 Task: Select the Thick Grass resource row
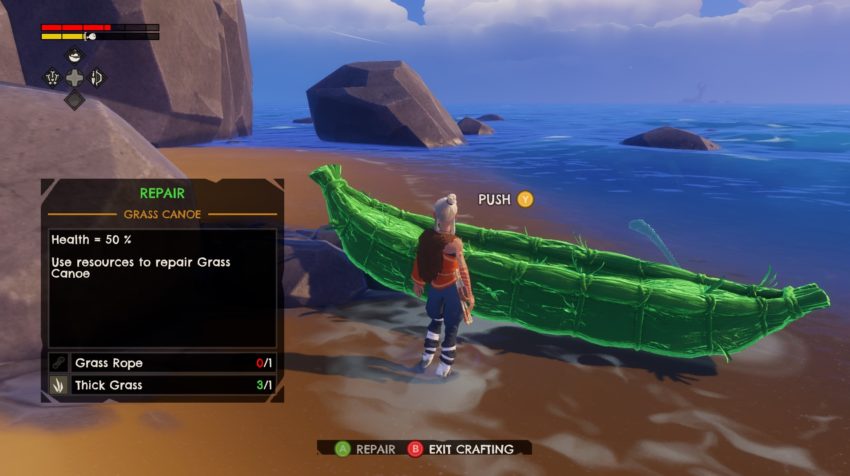click(162, 385)
